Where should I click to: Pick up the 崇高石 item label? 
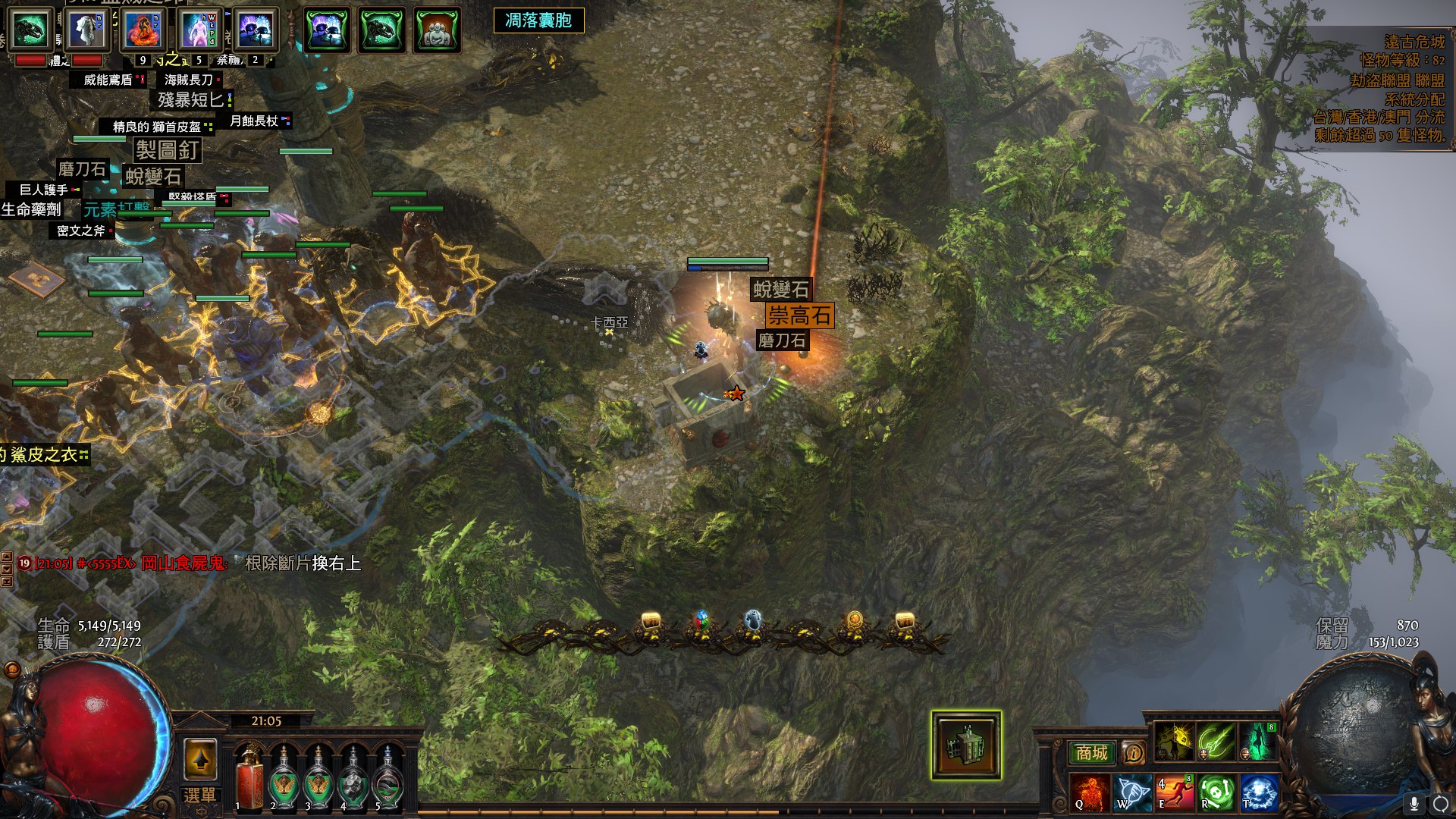point(799,315)
